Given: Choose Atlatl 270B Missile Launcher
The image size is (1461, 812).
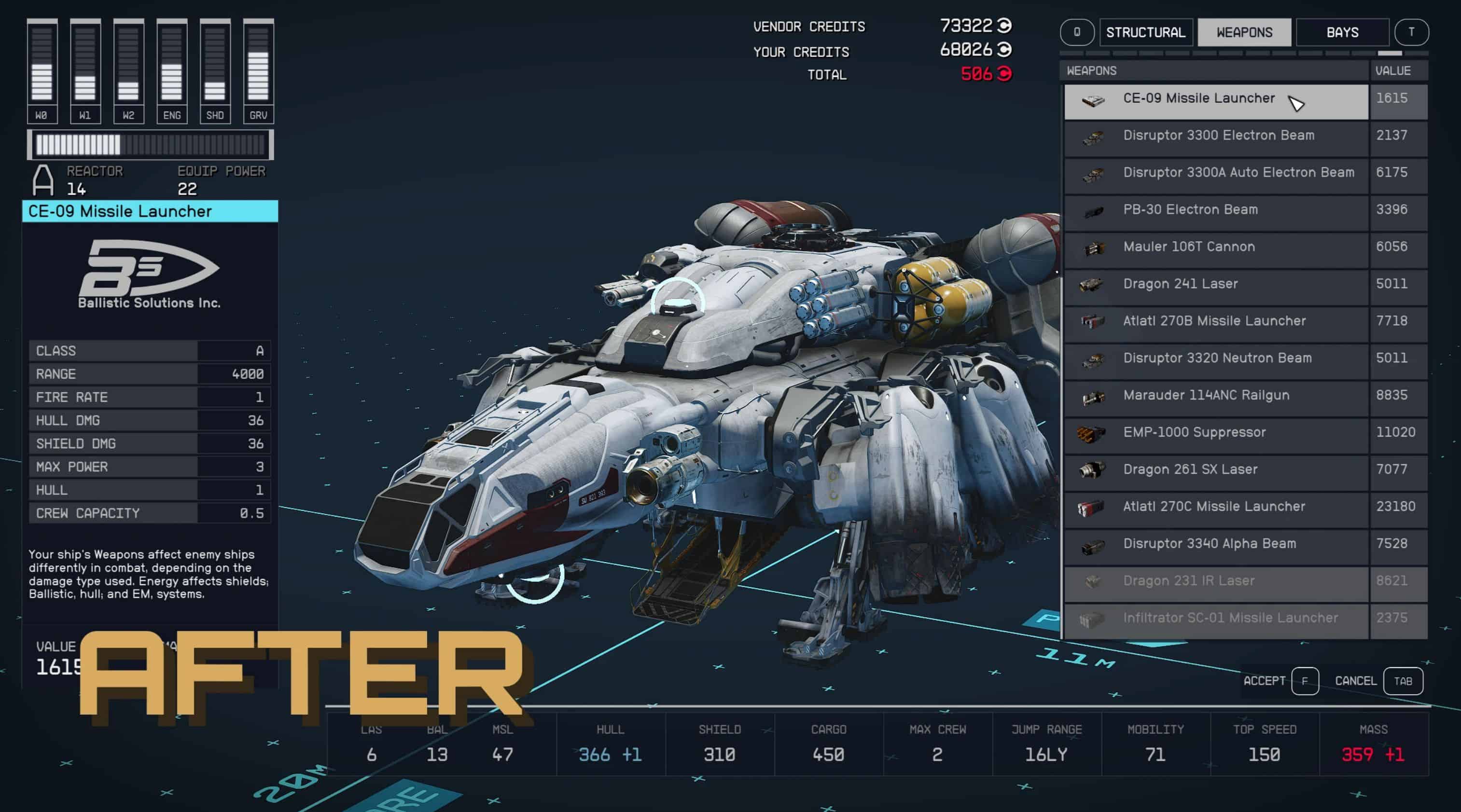Looking at the screenshot, I should [1214, 321].
